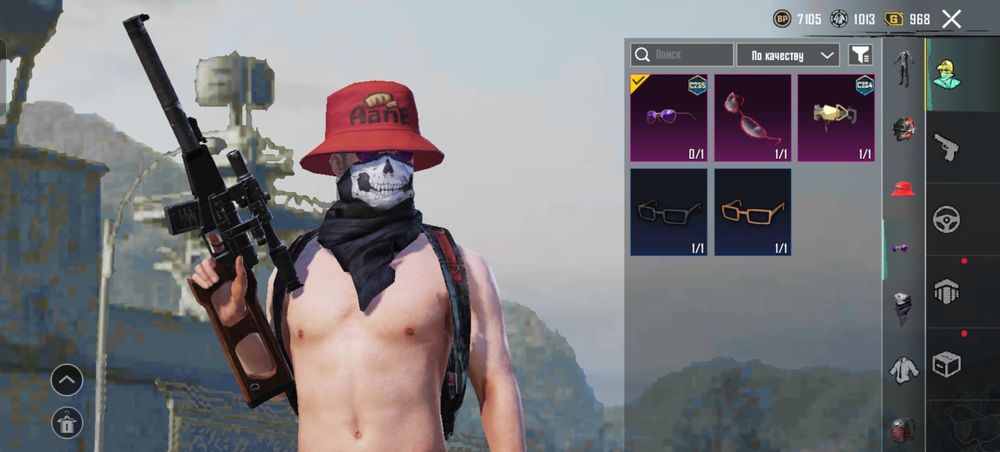Switch to the face mask category

click(x=904, y=309)
